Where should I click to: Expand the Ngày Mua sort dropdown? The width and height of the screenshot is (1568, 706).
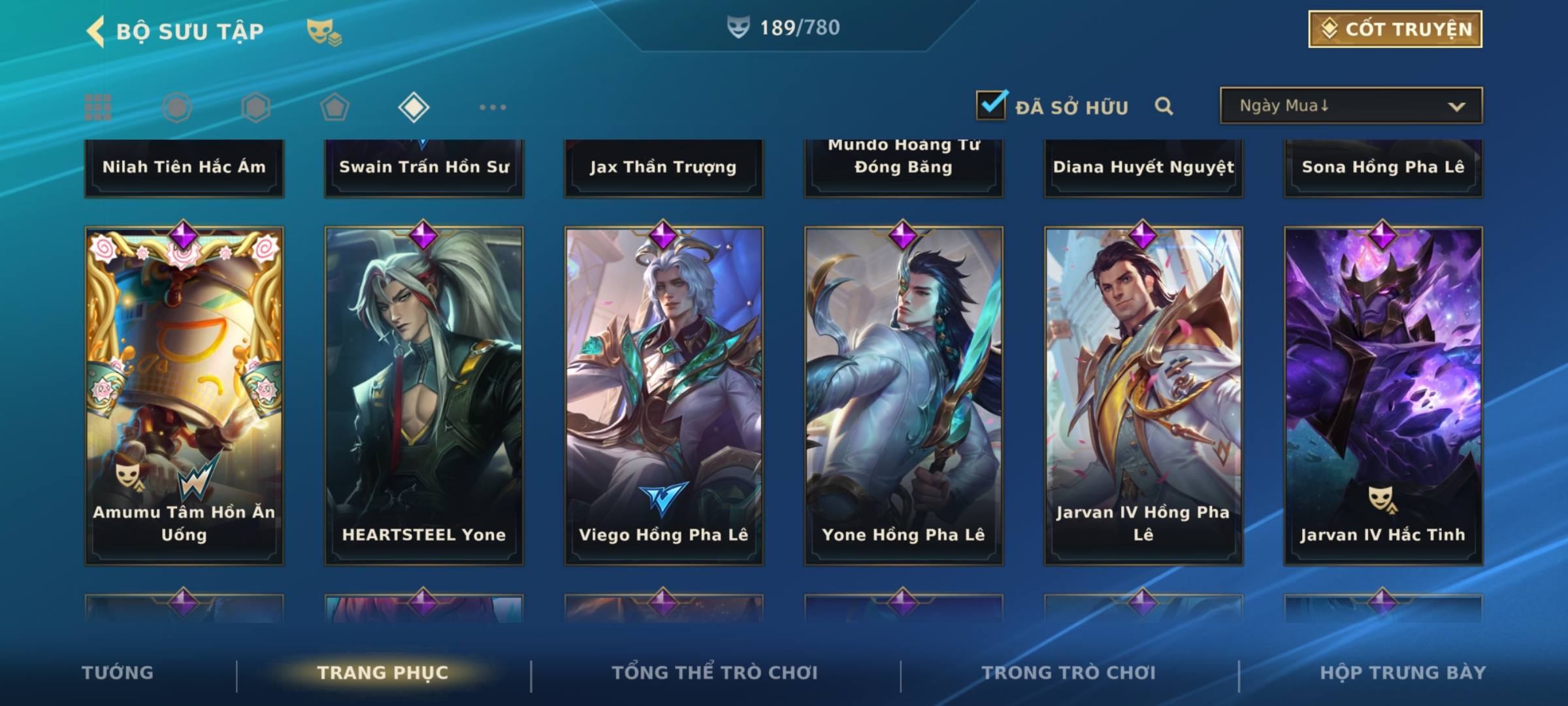click(1351, 106)
